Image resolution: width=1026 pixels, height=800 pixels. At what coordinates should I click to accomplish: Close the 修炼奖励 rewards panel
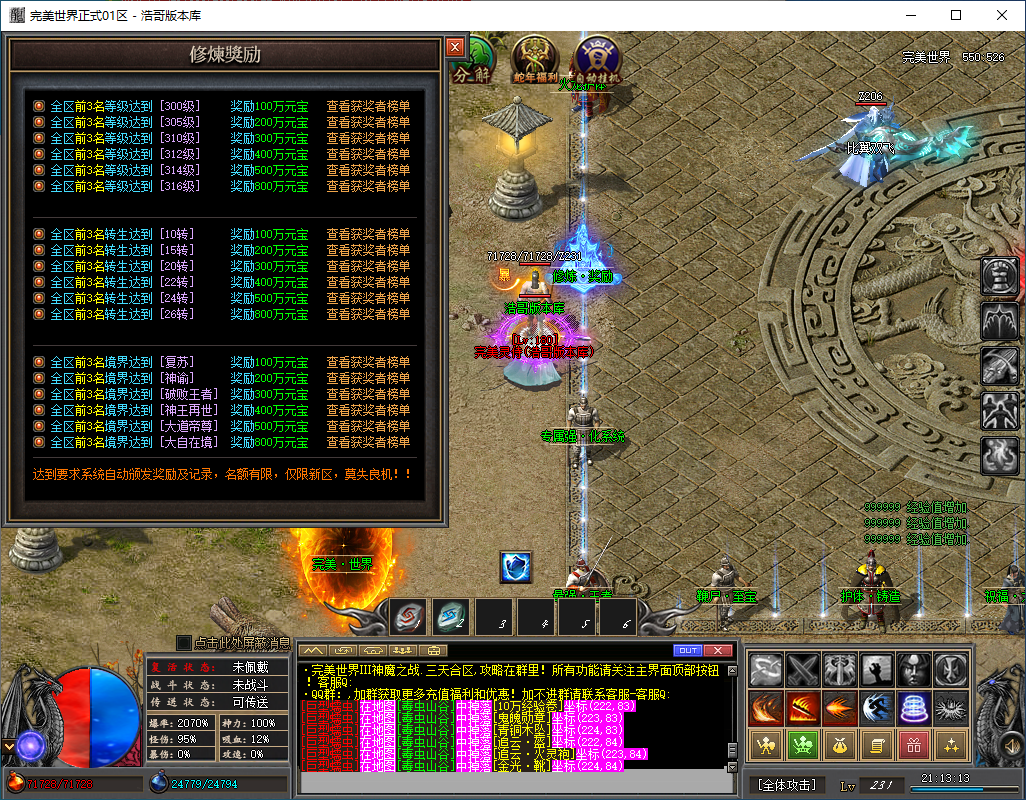(455, 47)
